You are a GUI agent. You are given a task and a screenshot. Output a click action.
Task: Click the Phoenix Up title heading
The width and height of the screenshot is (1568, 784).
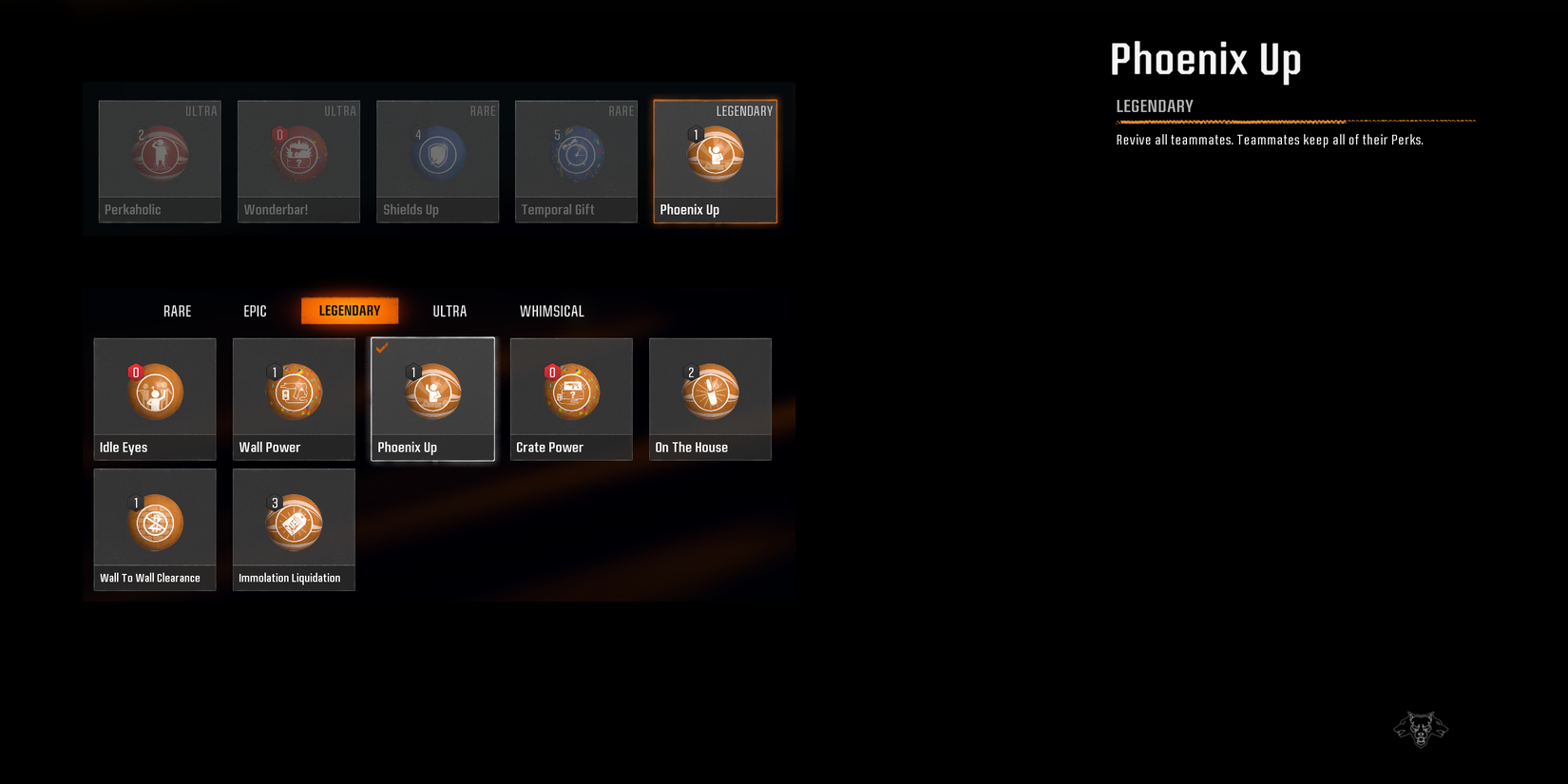1206,59
